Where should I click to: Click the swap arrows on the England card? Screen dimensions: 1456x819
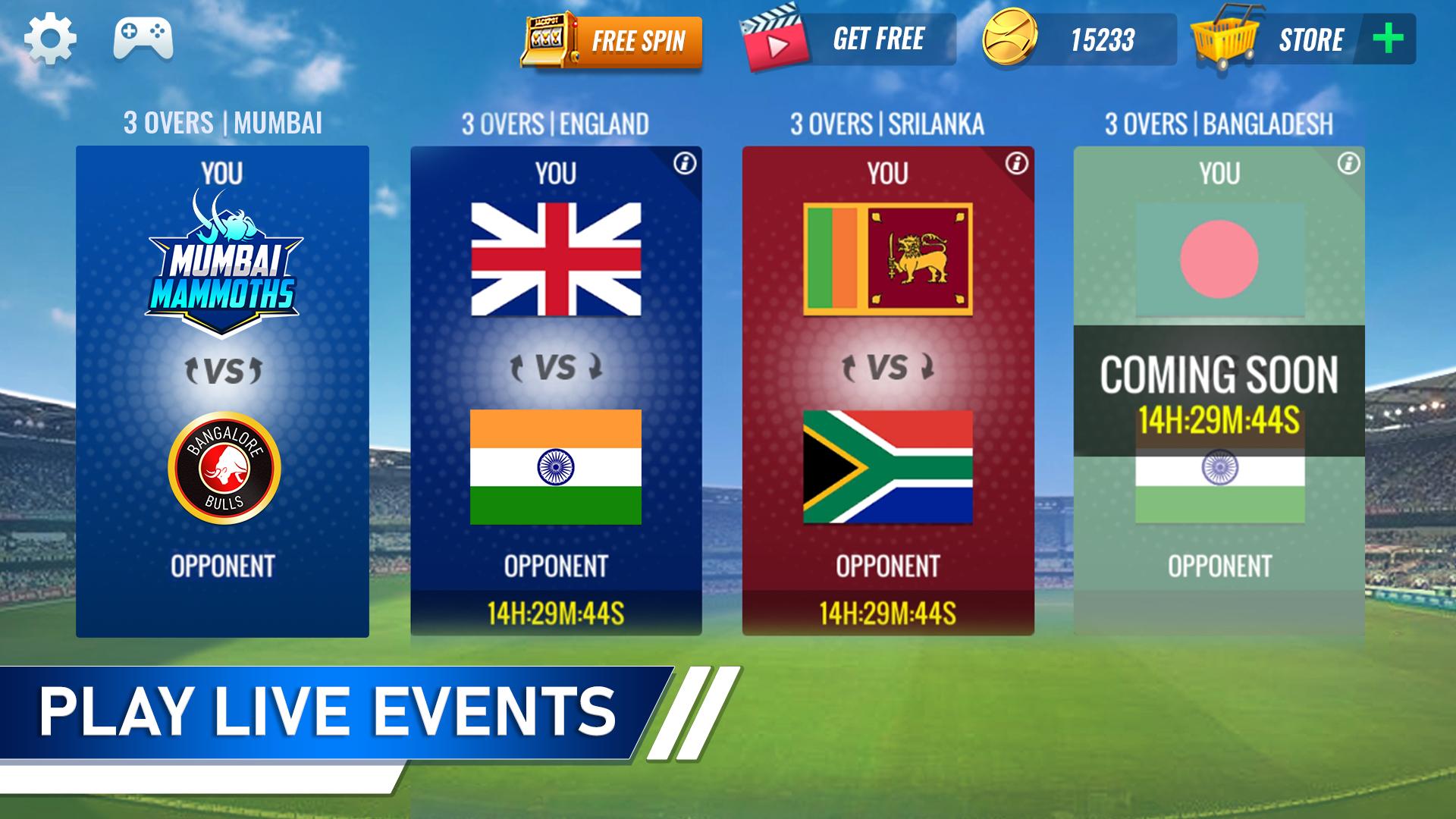pyautogui.click(x=557, y=366)
